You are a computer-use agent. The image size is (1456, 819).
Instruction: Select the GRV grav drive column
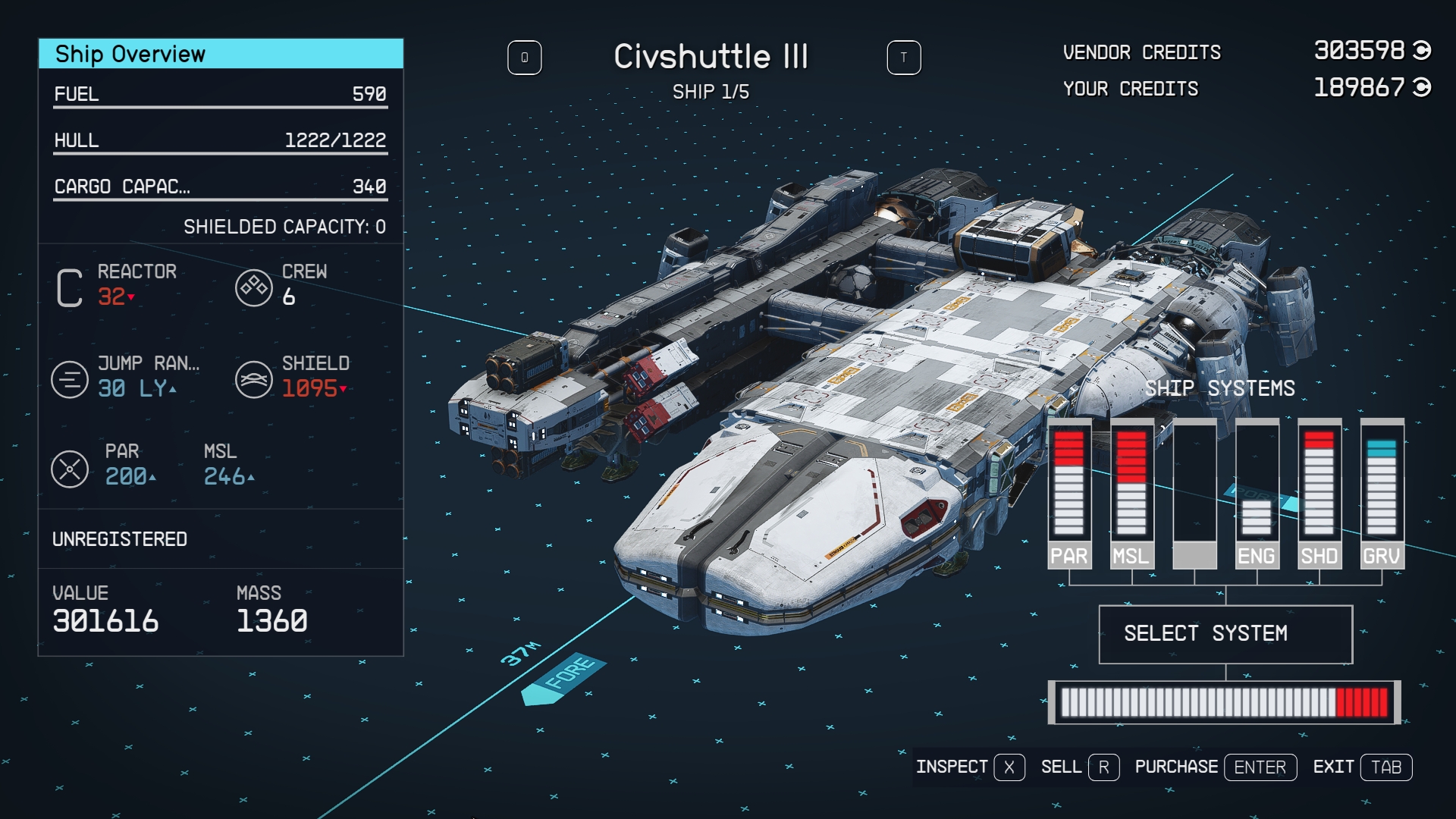pyautogui.click(x=1382, y=494)
